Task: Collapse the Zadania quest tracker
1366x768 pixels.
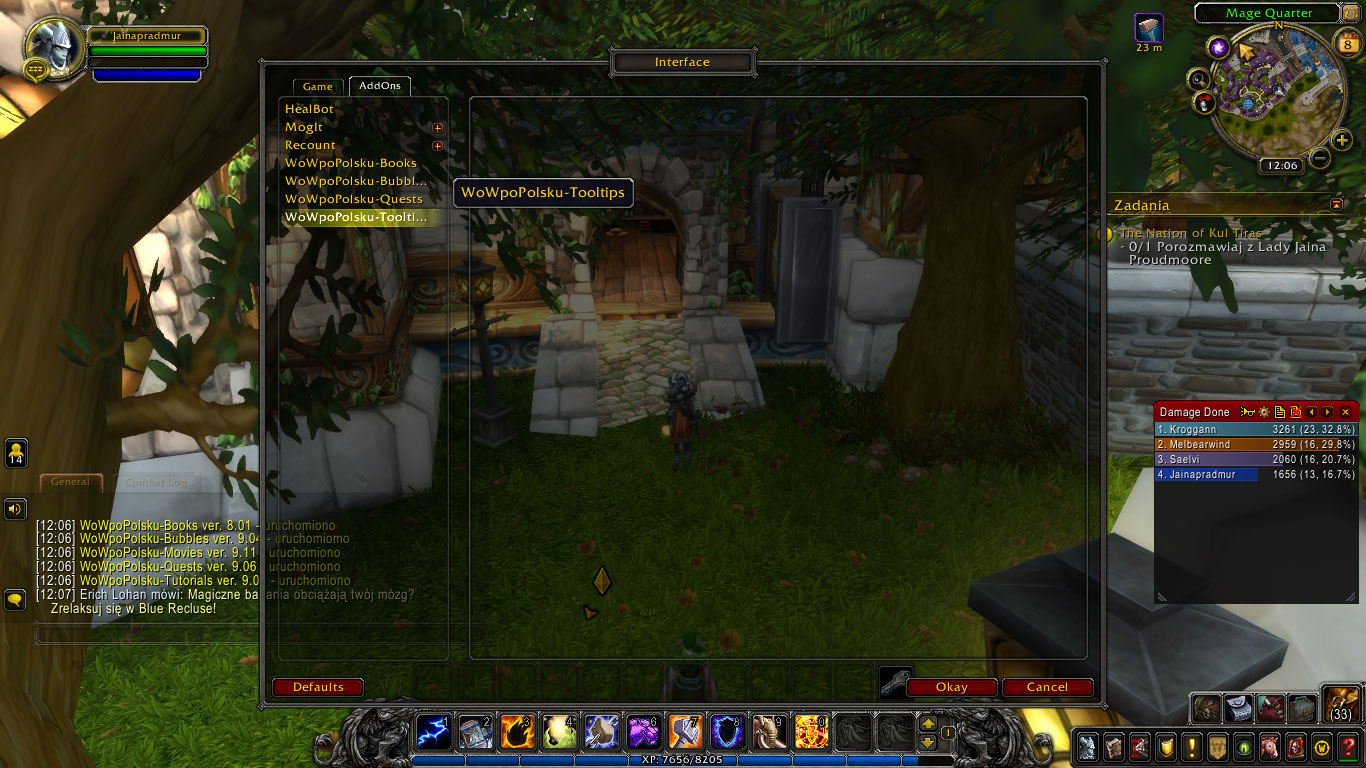Action: coord(1337,204)
